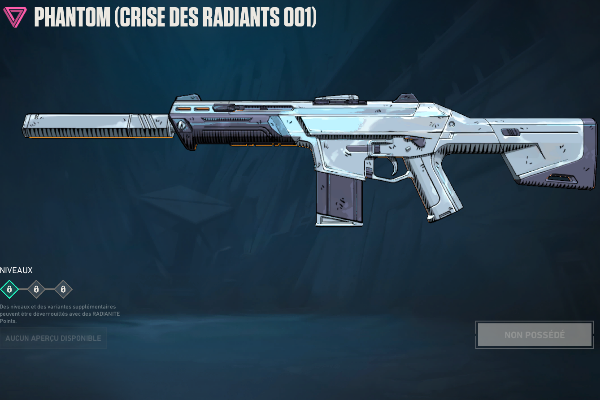
Task: Select the highlighted first level diamond
Action: tap(10, 289)
